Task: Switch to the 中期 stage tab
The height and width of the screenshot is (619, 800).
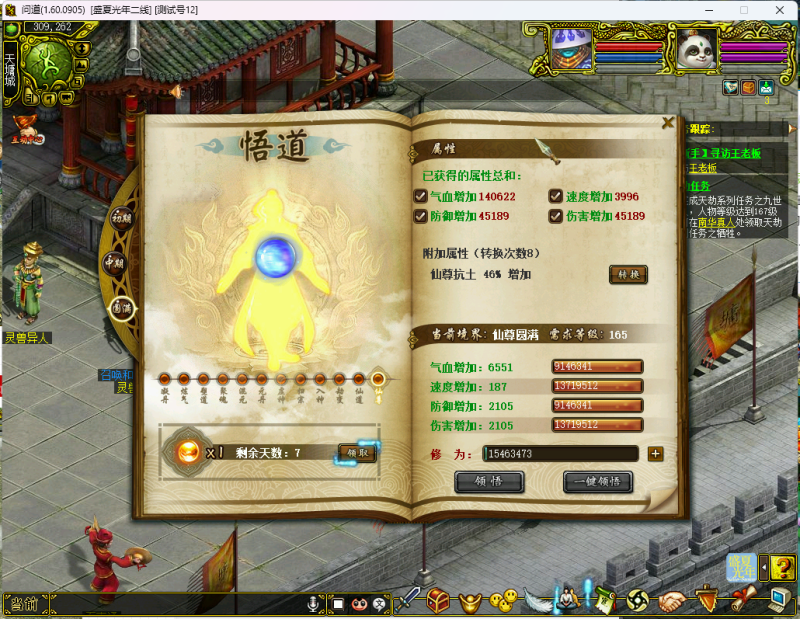Action: [x=113, y=263]
